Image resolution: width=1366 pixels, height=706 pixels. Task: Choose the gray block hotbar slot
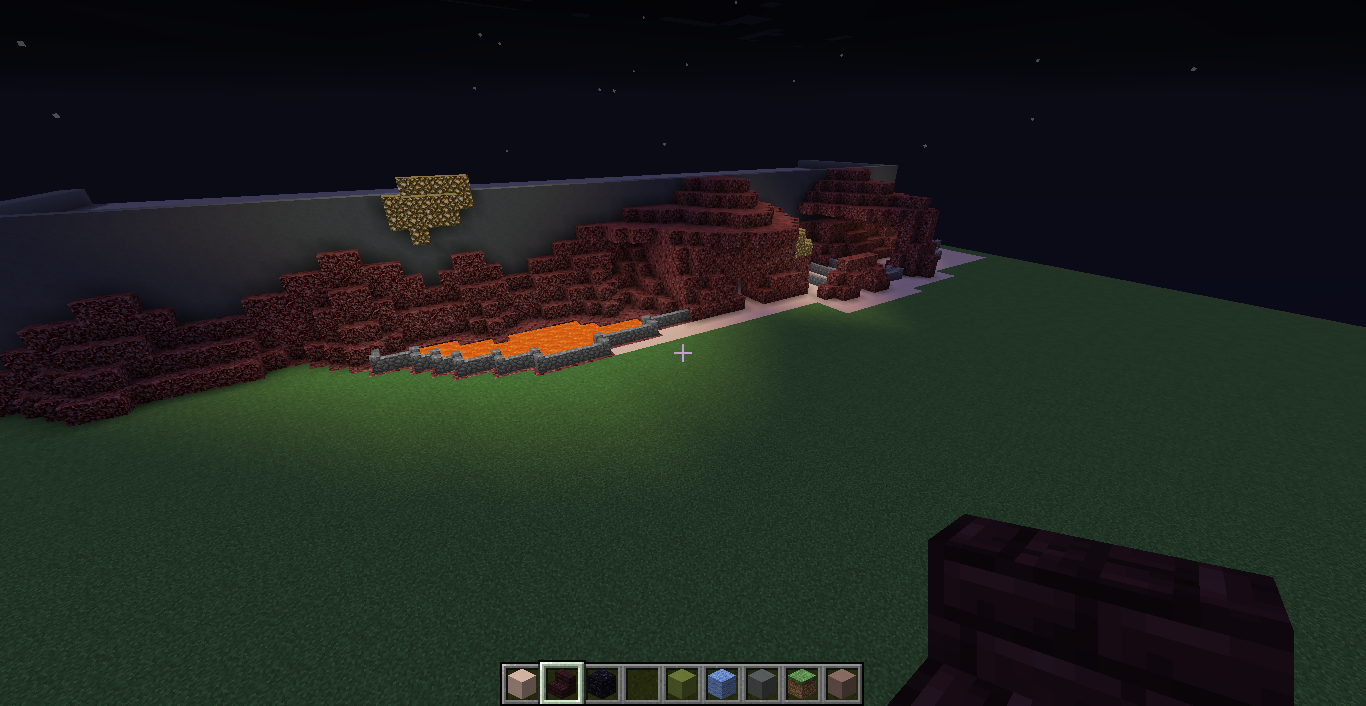tap(762, 684)
